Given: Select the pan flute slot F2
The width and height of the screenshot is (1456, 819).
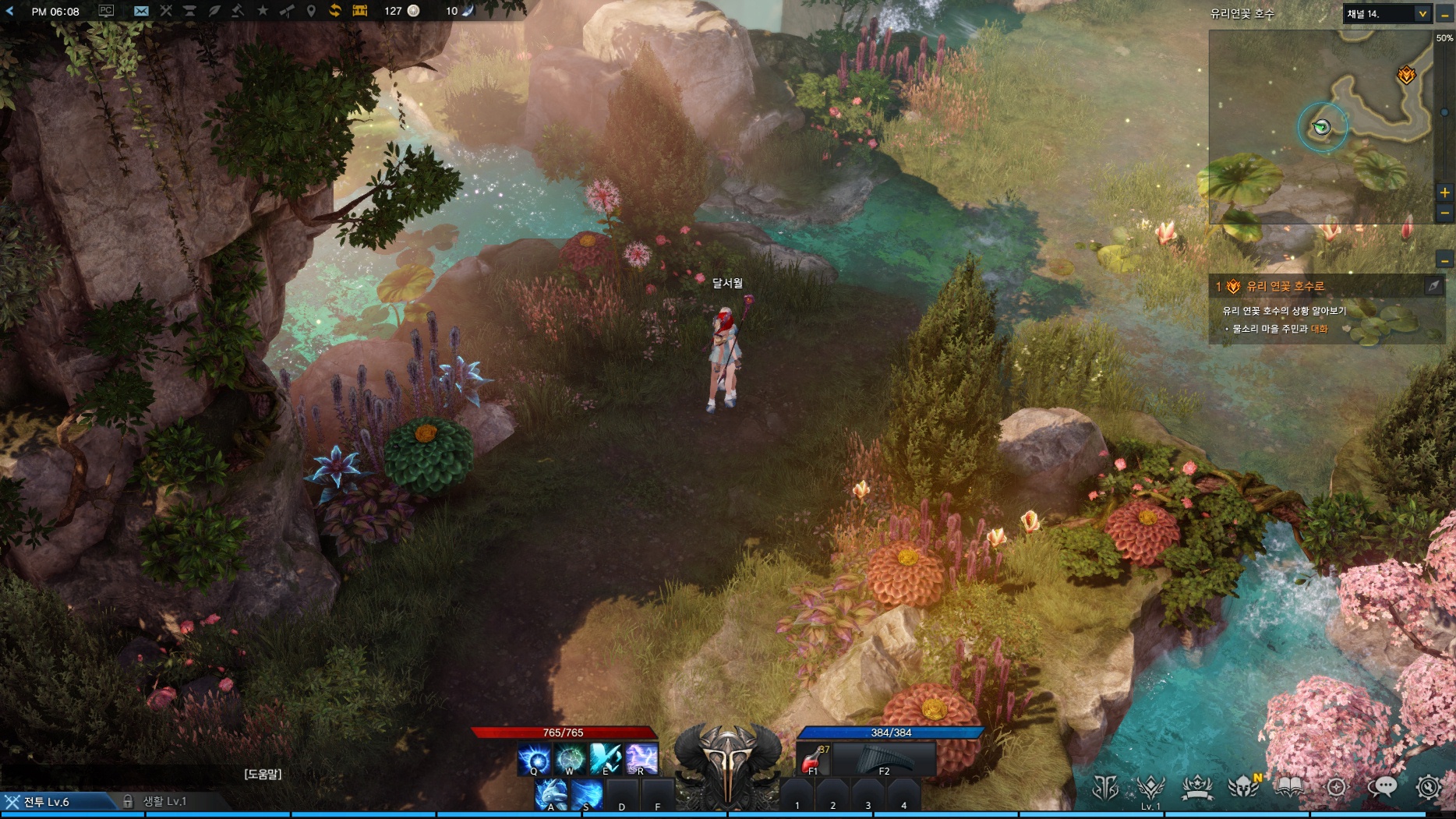Looking at the screenshot, I should coord(883,759).
